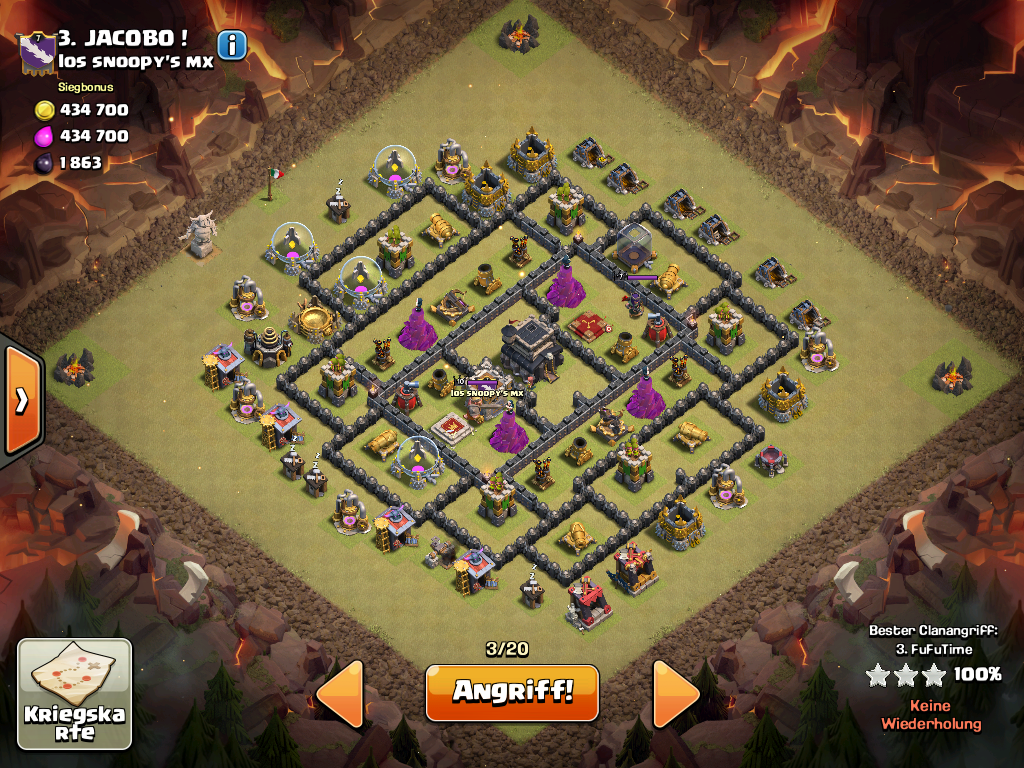Expand the orange side panel arrow

click(22, 400)
